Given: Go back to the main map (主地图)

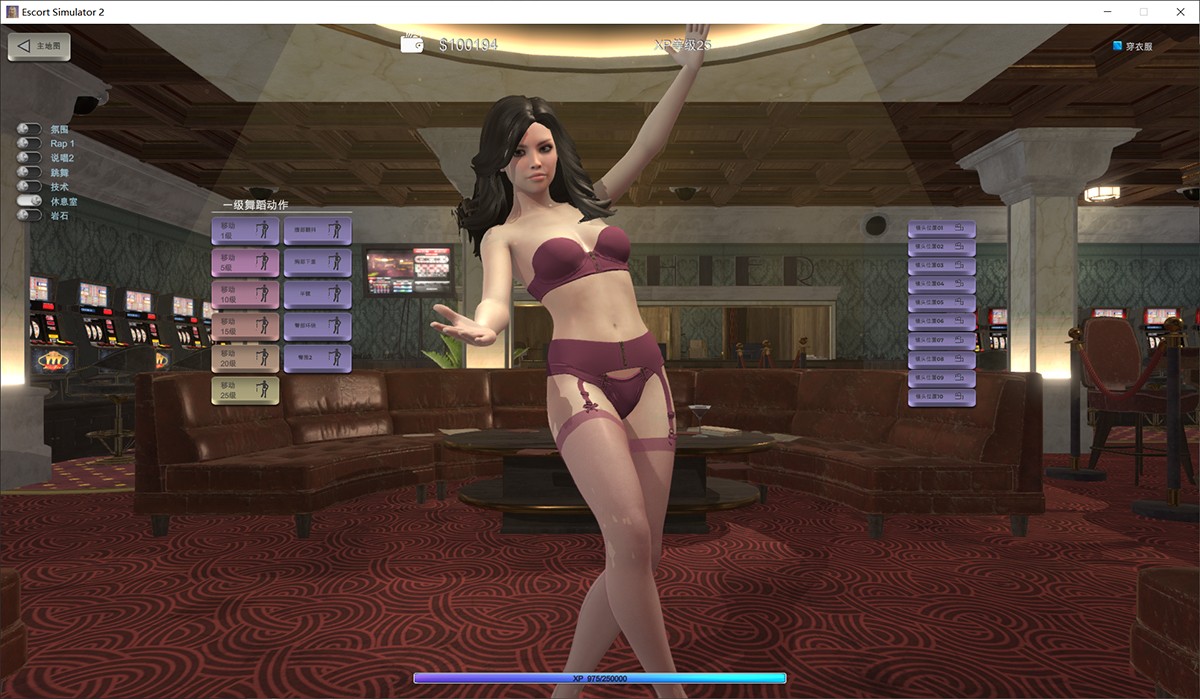Looking at the screenshot, I should 39,46.
